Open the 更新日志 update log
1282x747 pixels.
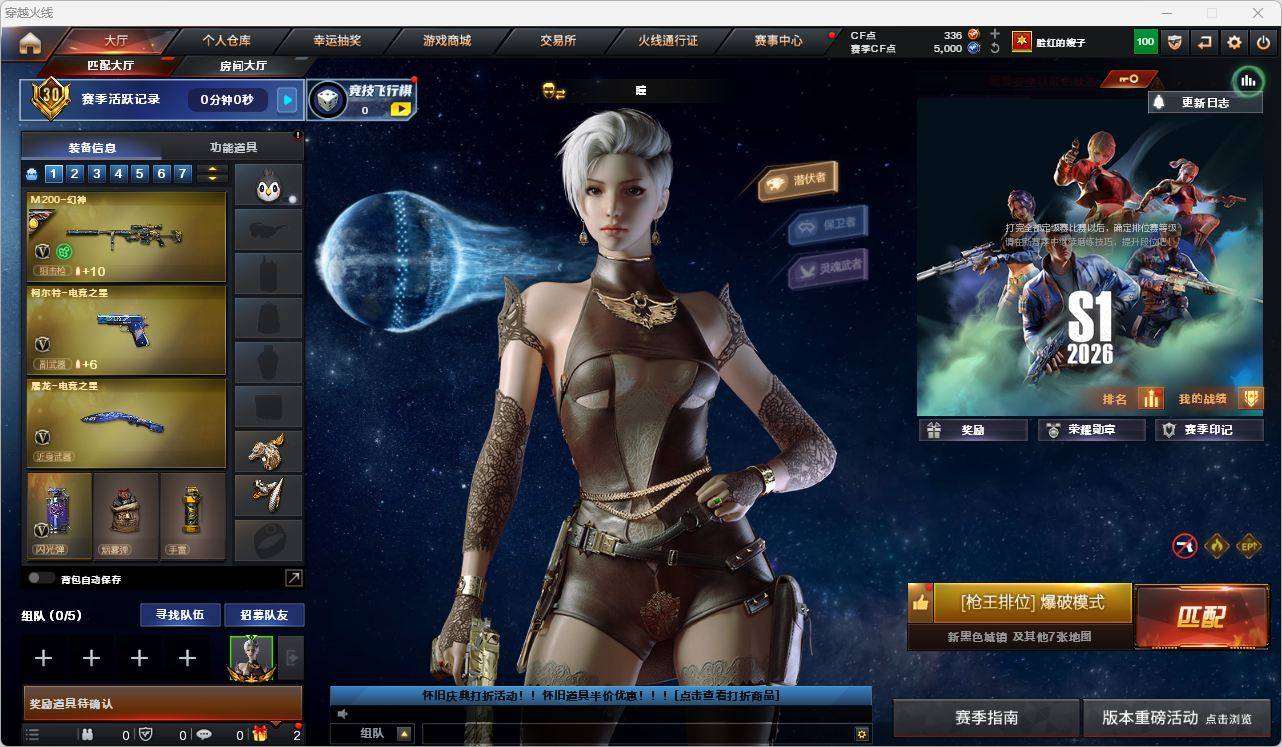tap(1205, 102)
